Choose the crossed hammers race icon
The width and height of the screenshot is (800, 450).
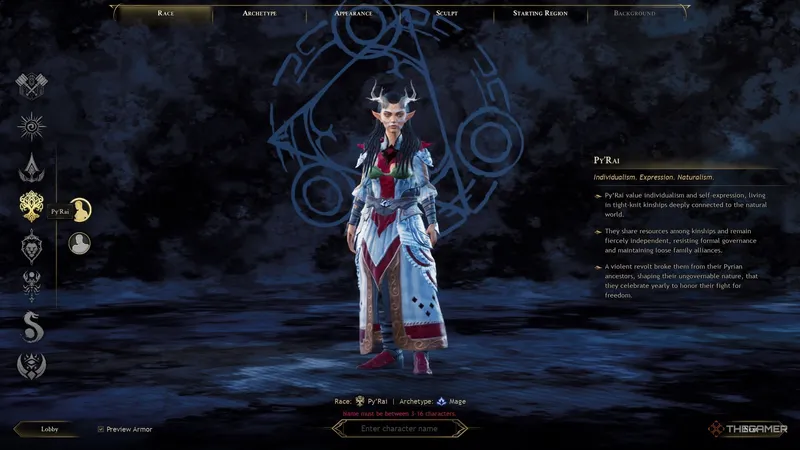(x=32, y=87)
